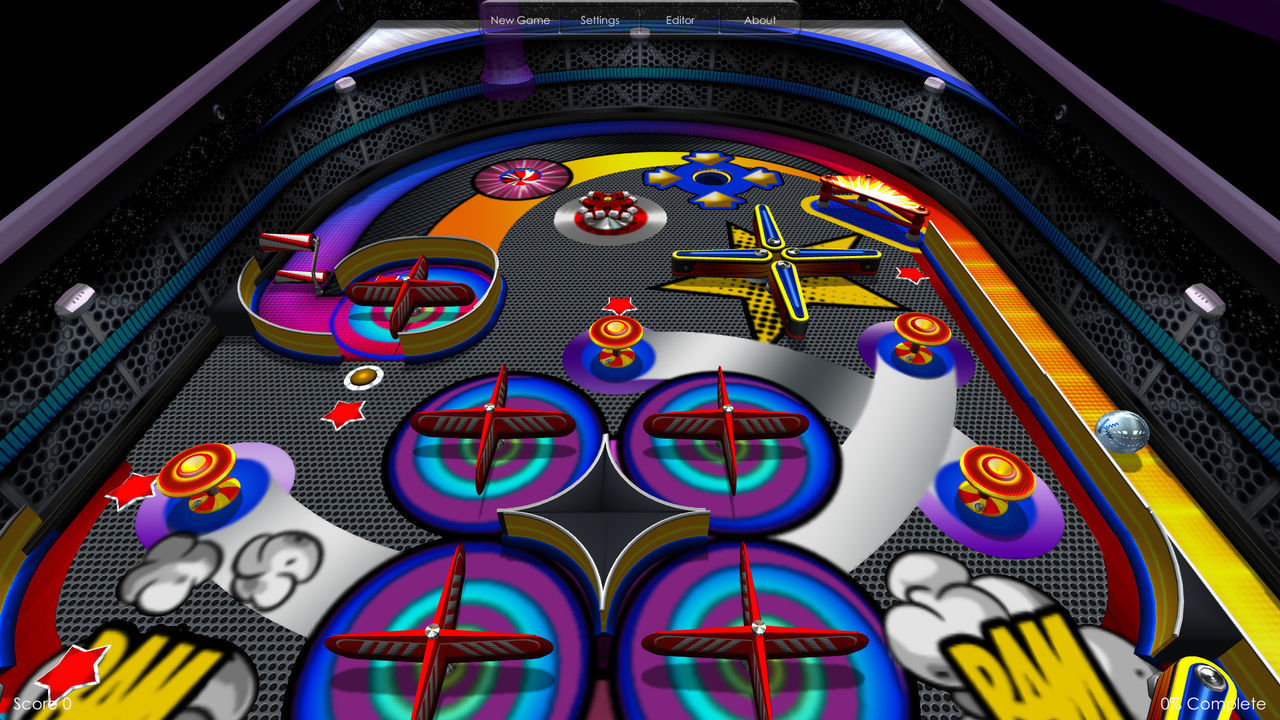Screen dimensions: 1280x720
Task: Open the About menu
Action: (x=760, y=20)
